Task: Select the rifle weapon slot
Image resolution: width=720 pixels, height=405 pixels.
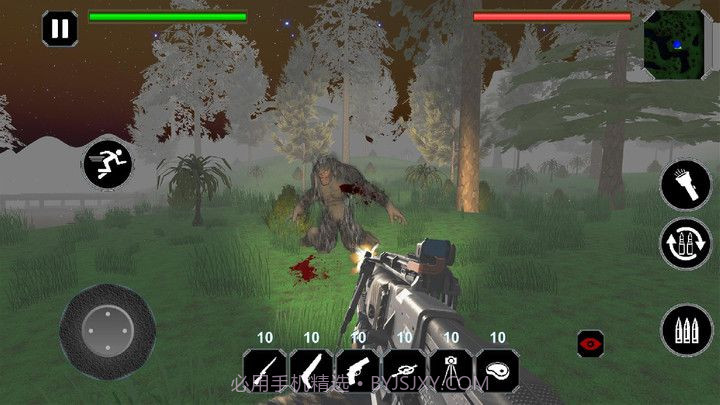Action: (264, 370)
